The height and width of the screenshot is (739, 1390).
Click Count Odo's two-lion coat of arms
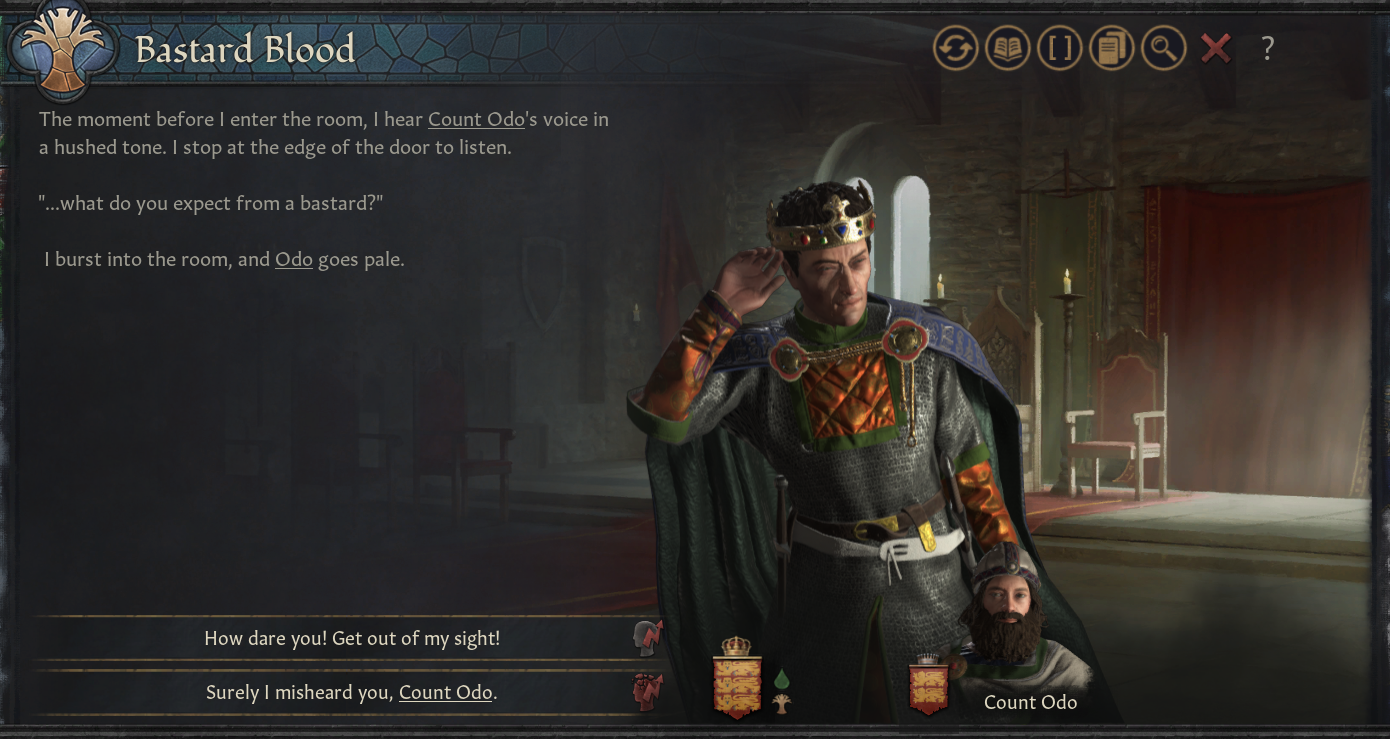tap(927, 686)
